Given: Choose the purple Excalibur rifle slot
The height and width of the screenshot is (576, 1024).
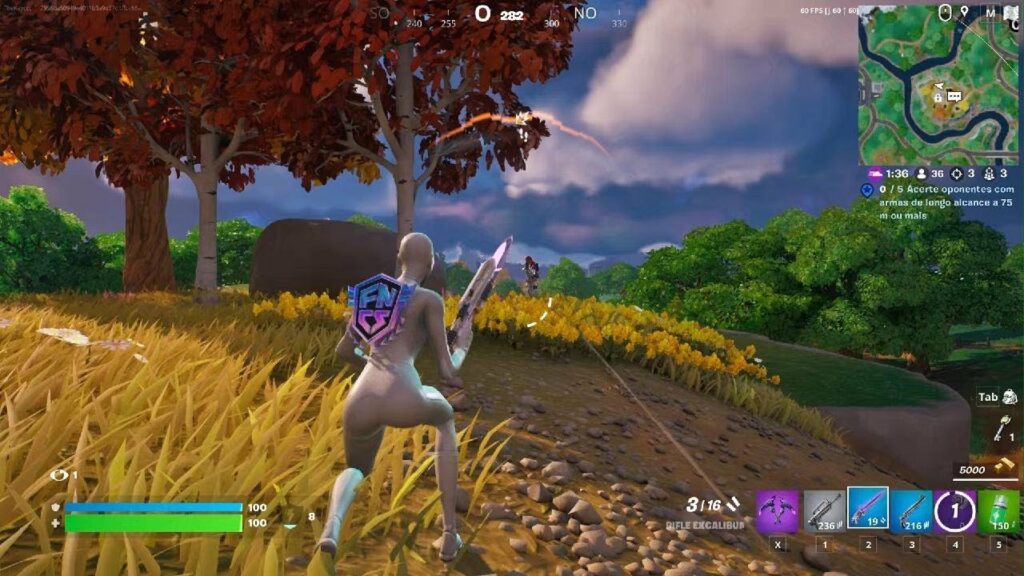Looking at the screenshot, I should click(x=867, y=509).
